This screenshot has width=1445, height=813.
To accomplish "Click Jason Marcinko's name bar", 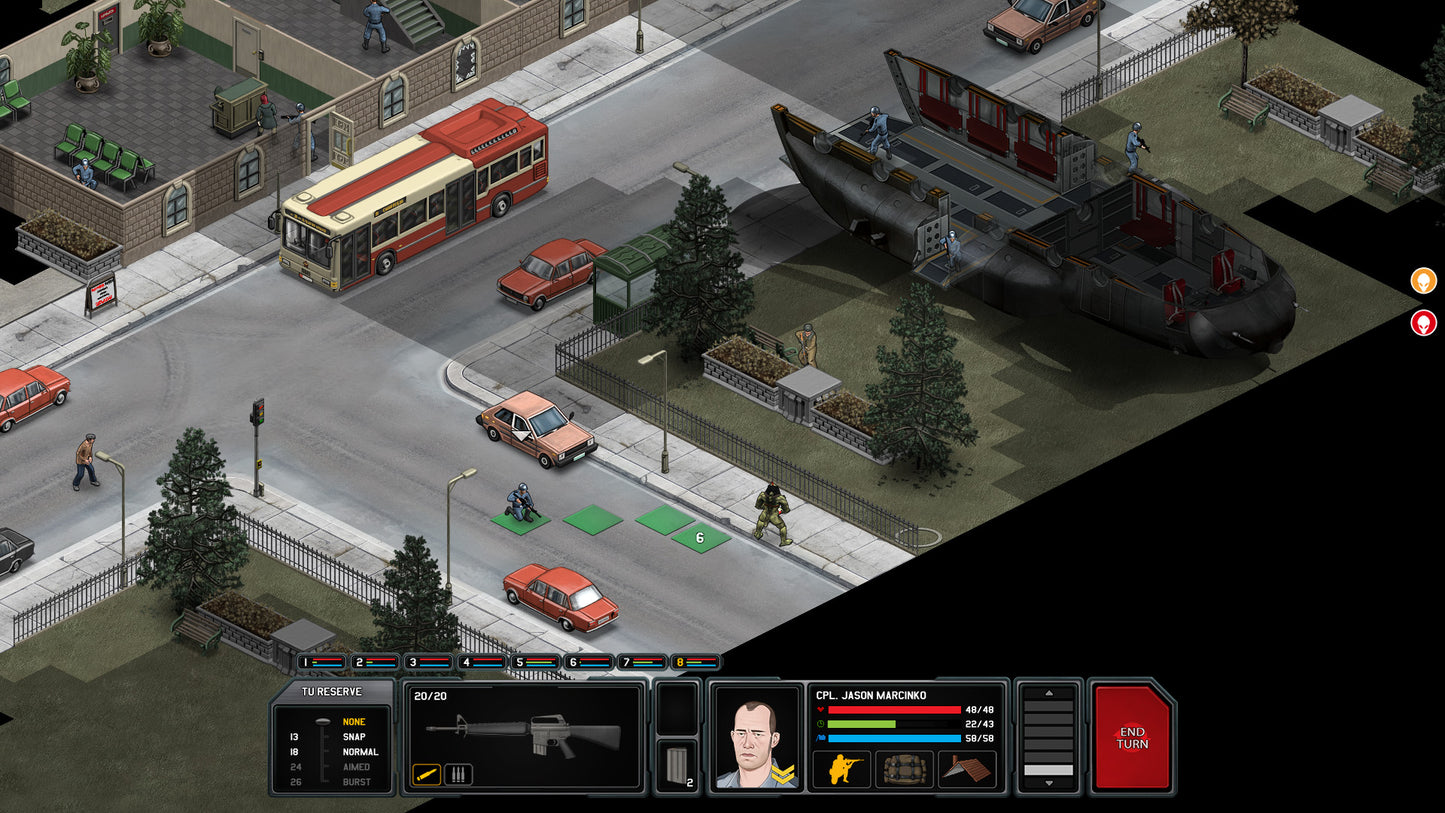I will click(872, 694).
